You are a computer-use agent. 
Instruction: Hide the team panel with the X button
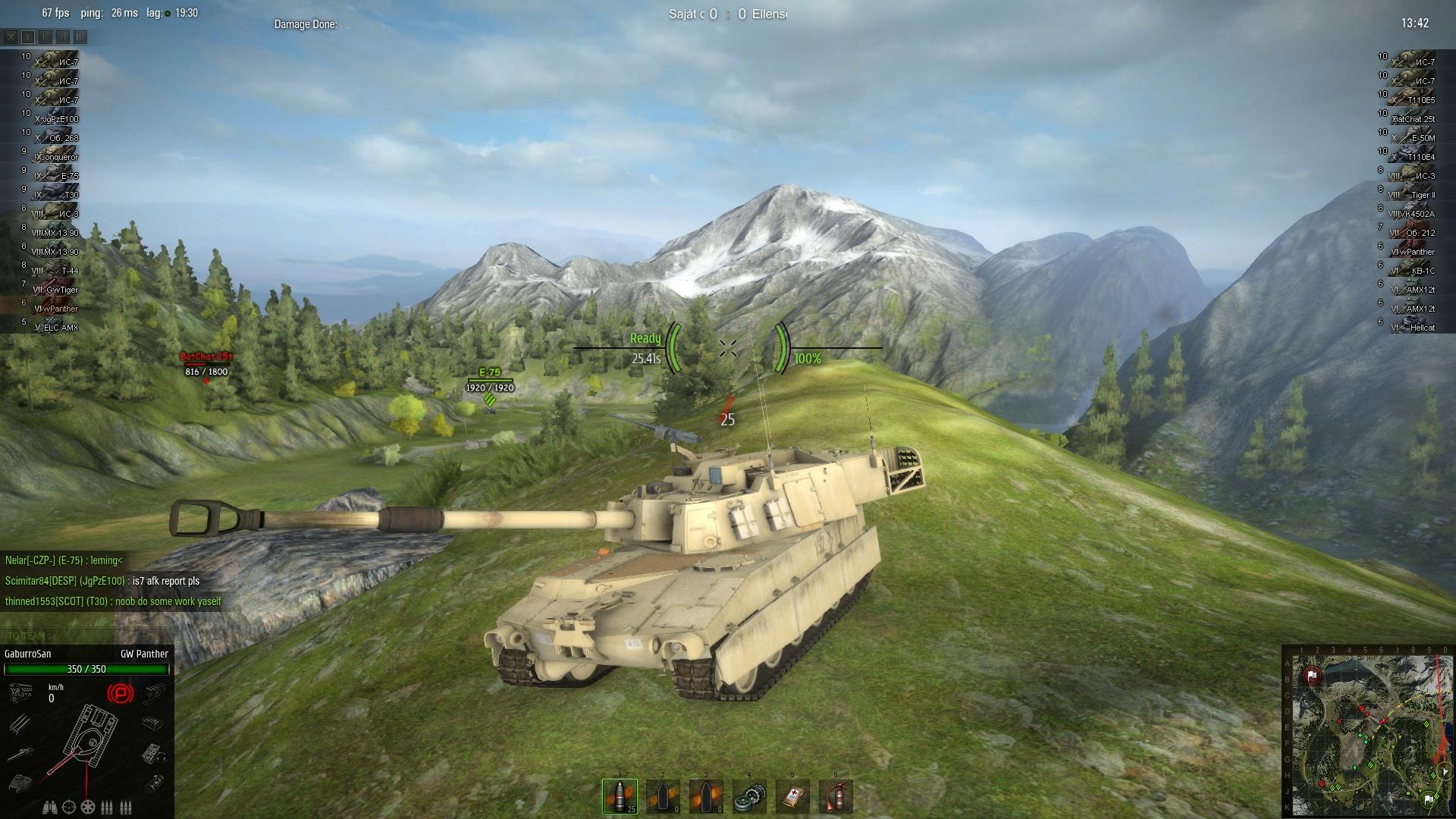point(11,36)
